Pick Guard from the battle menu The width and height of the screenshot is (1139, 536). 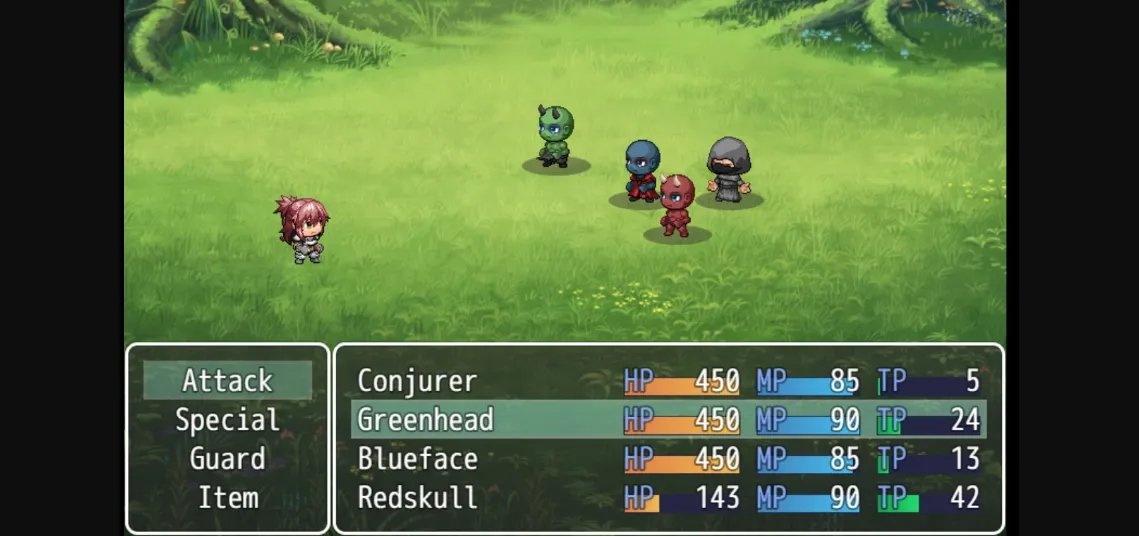point(227,459)
